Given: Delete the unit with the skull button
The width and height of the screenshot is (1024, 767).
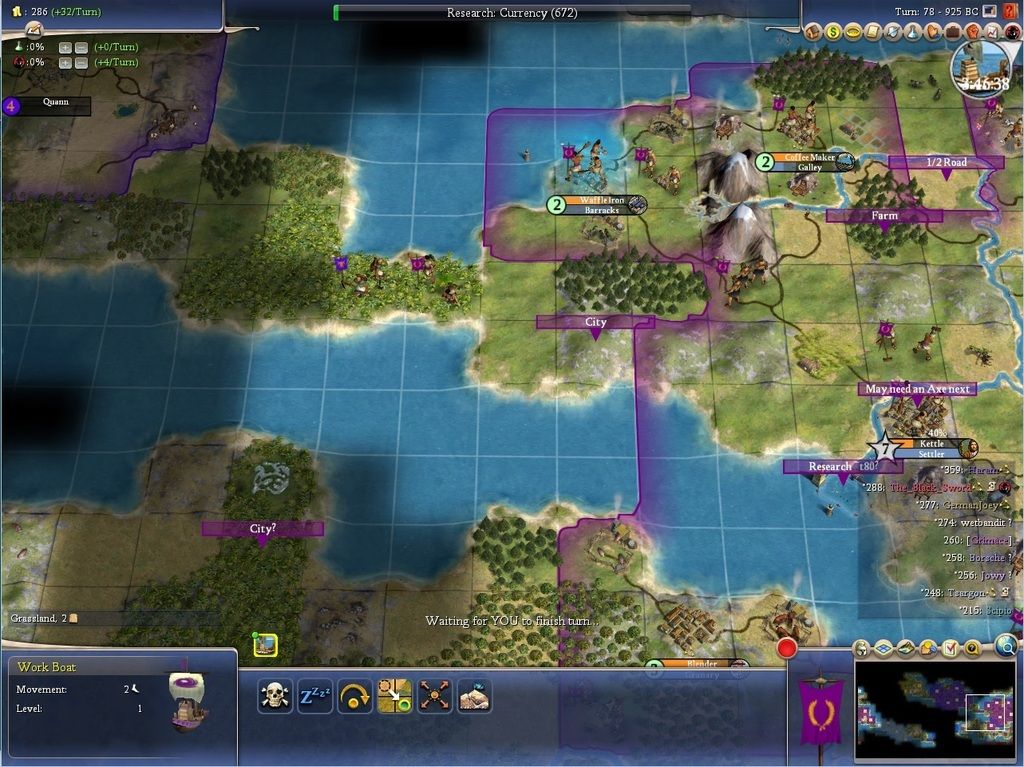Looking at the screenshot, I should 274,695.
